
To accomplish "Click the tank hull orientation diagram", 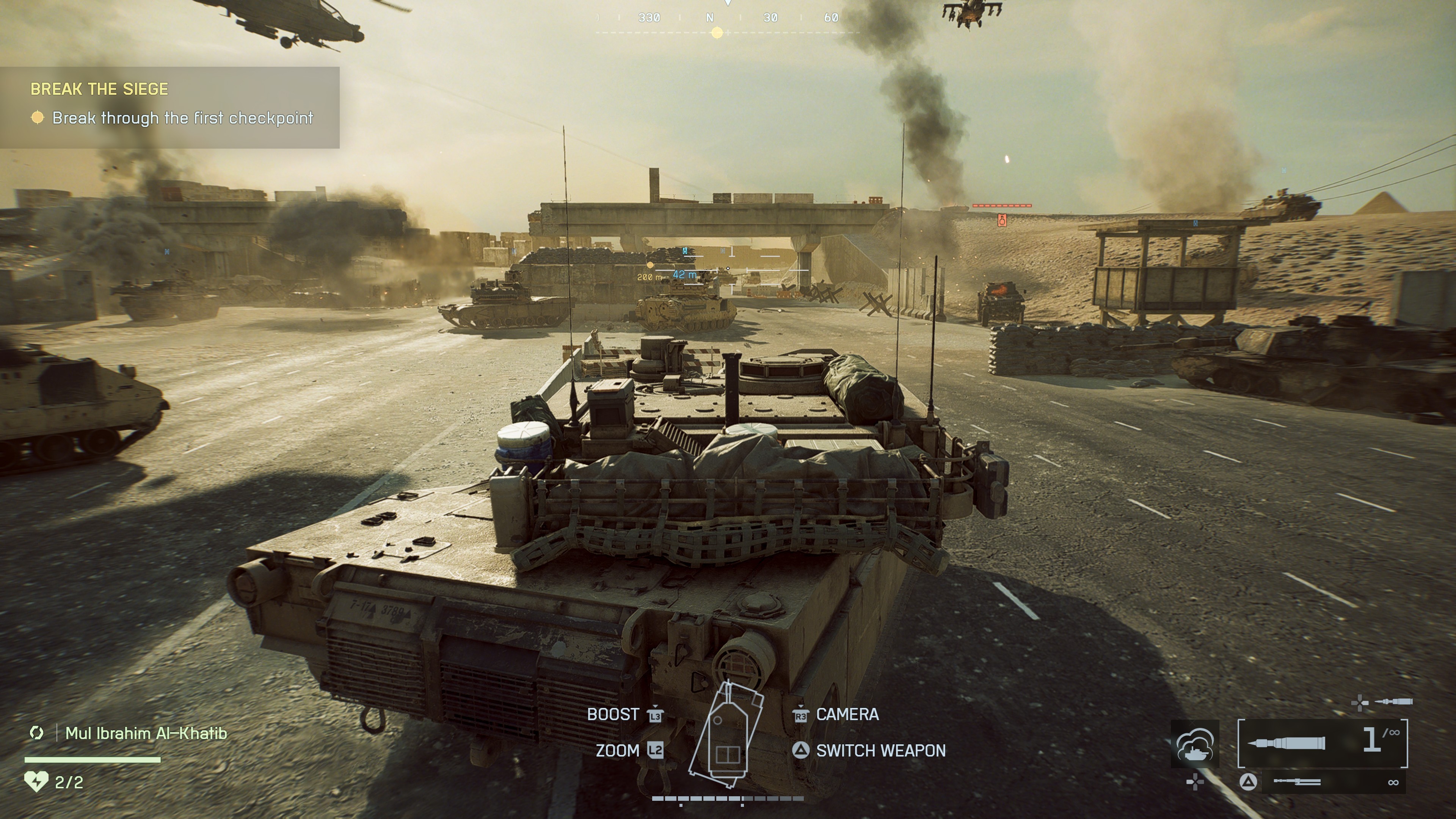I will point(726,735).
